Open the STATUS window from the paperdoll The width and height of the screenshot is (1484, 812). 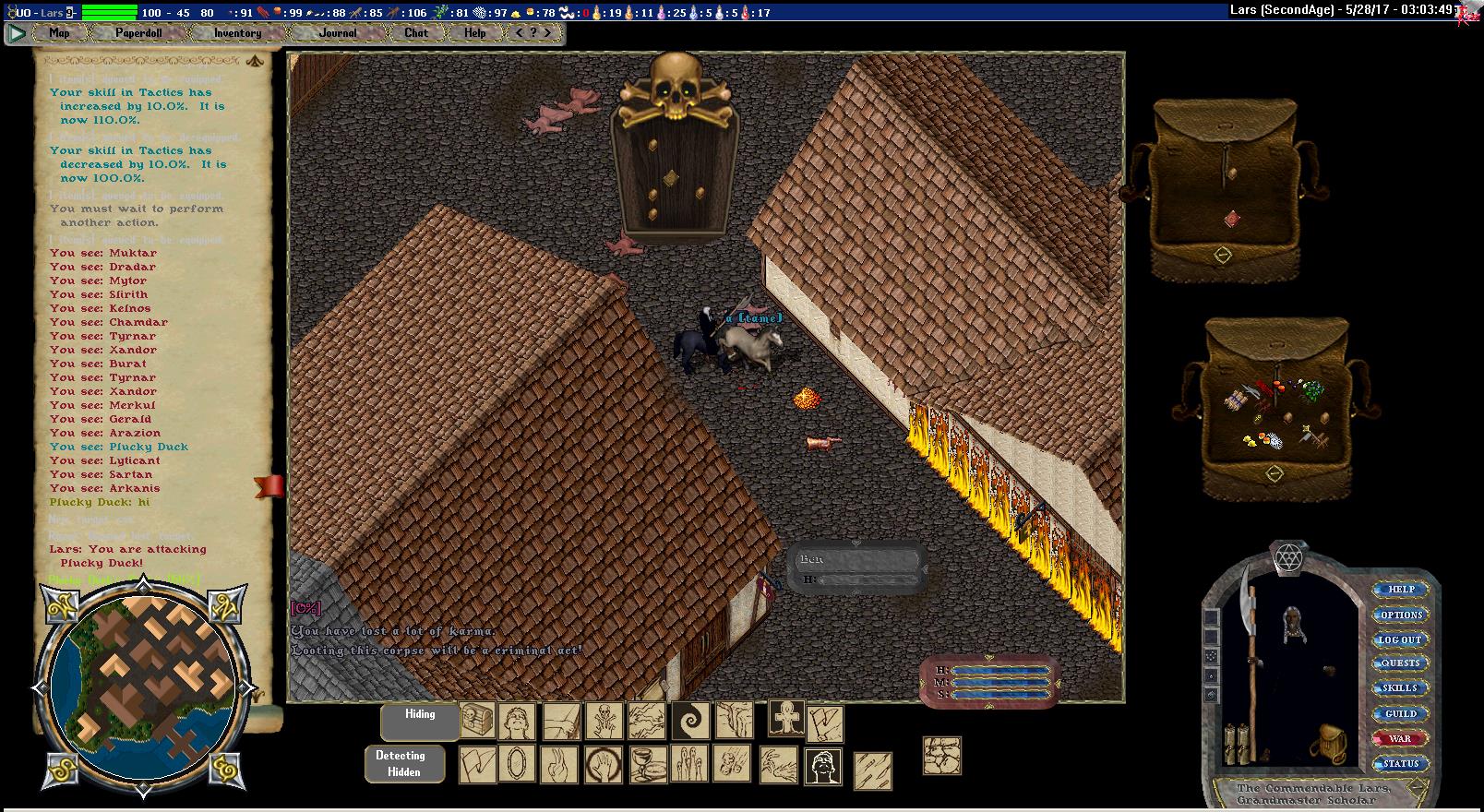tap(1400, 764)
